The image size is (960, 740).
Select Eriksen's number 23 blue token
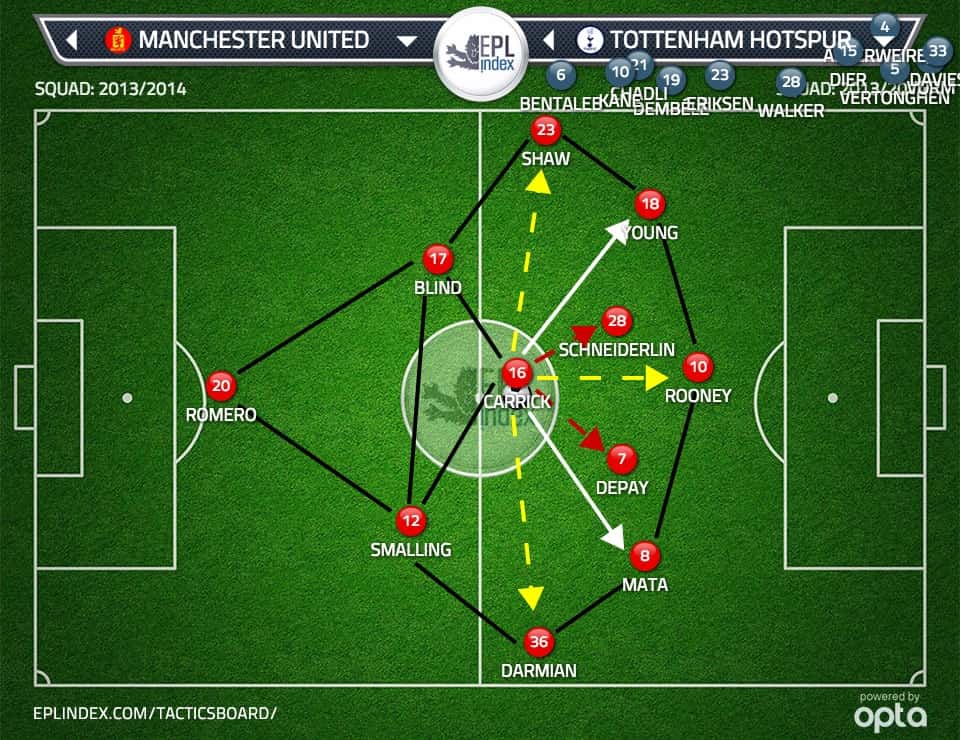point(719,74)
